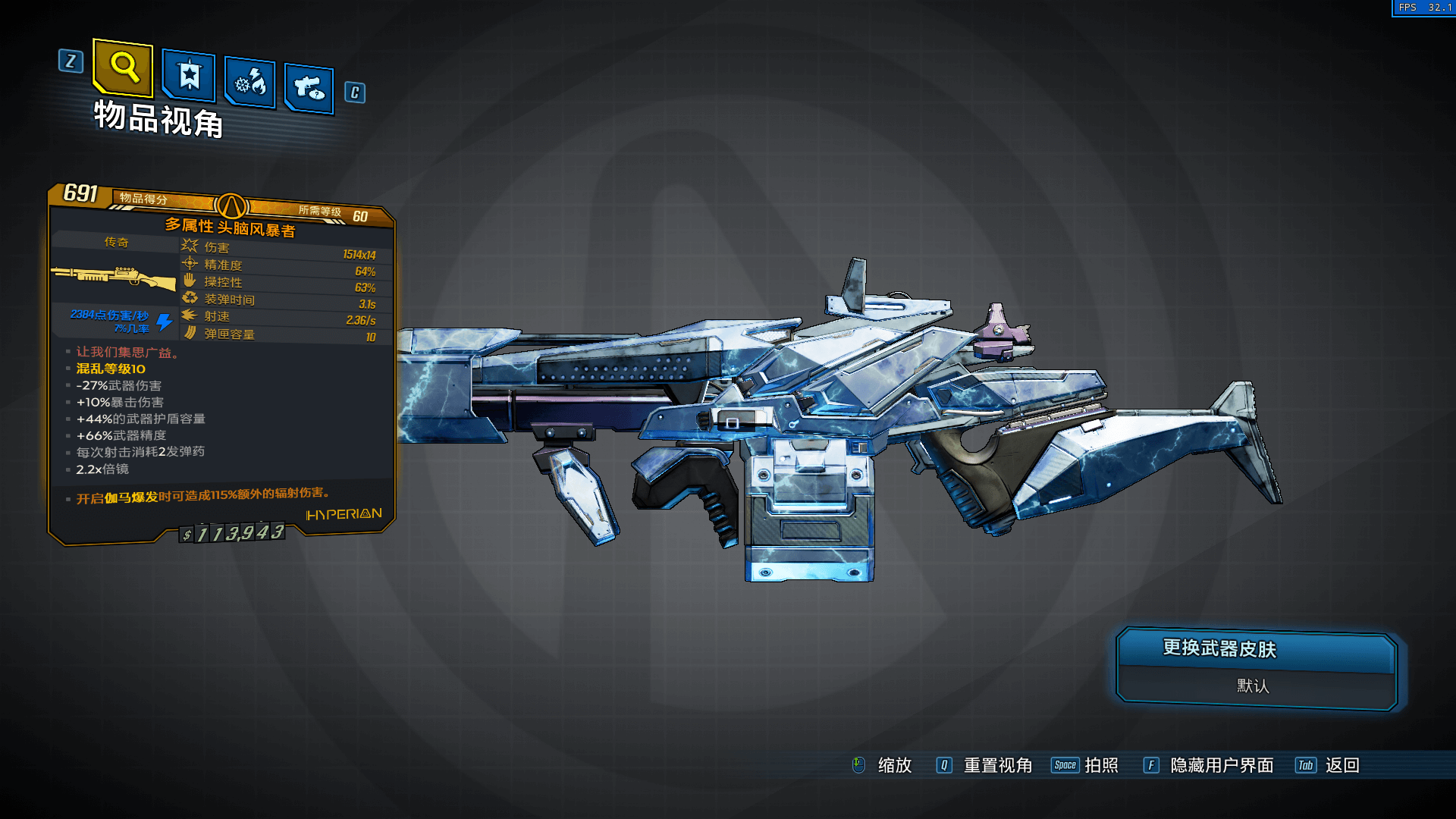This screenshot has width=1456, height=819.
Task: Click the 更换武器皮肤 weapon skin button
Action: click(1256, 650)
